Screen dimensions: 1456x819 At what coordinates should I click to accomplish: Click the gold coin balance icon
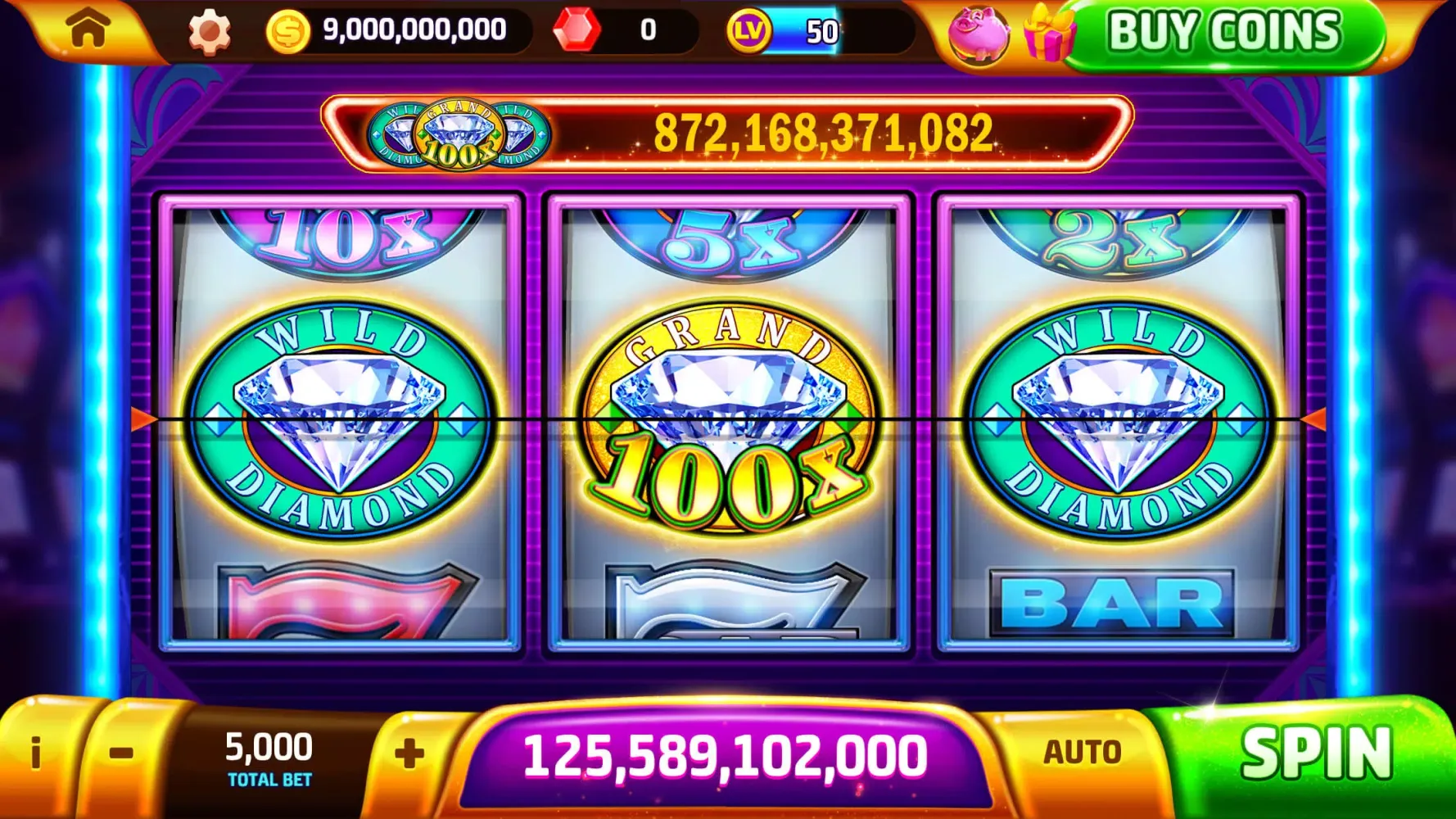point(287,30)
